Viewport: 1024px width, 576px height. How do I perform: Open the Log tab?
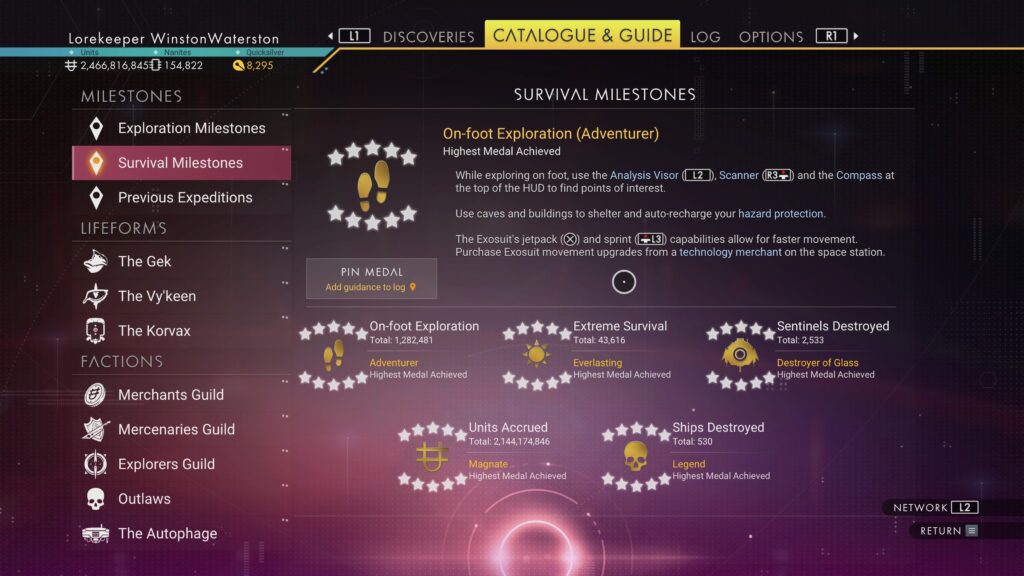(x=705, y=37)
